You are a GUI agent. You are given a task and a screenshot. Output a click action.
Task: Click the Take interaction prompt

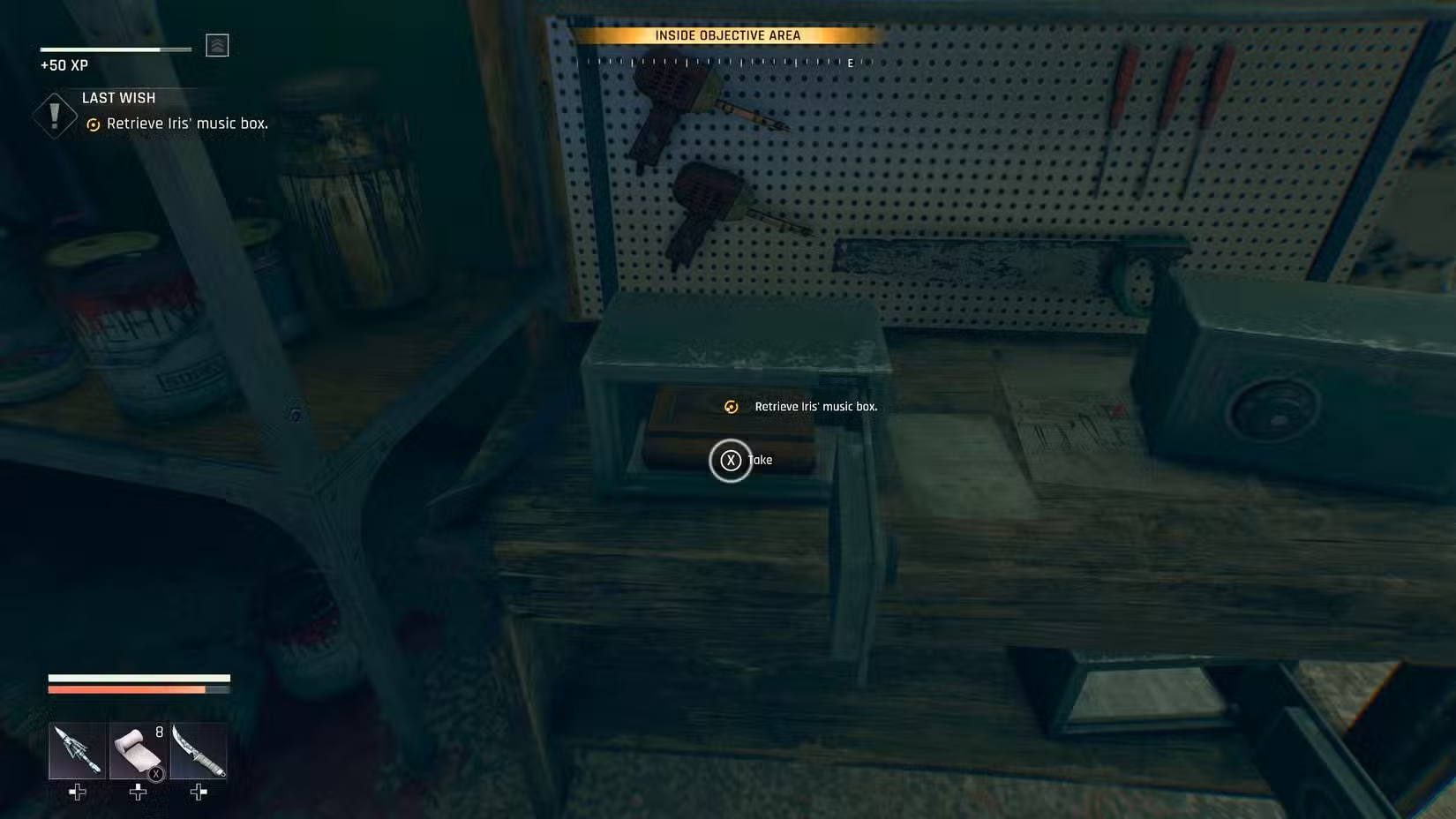point(760,460)
